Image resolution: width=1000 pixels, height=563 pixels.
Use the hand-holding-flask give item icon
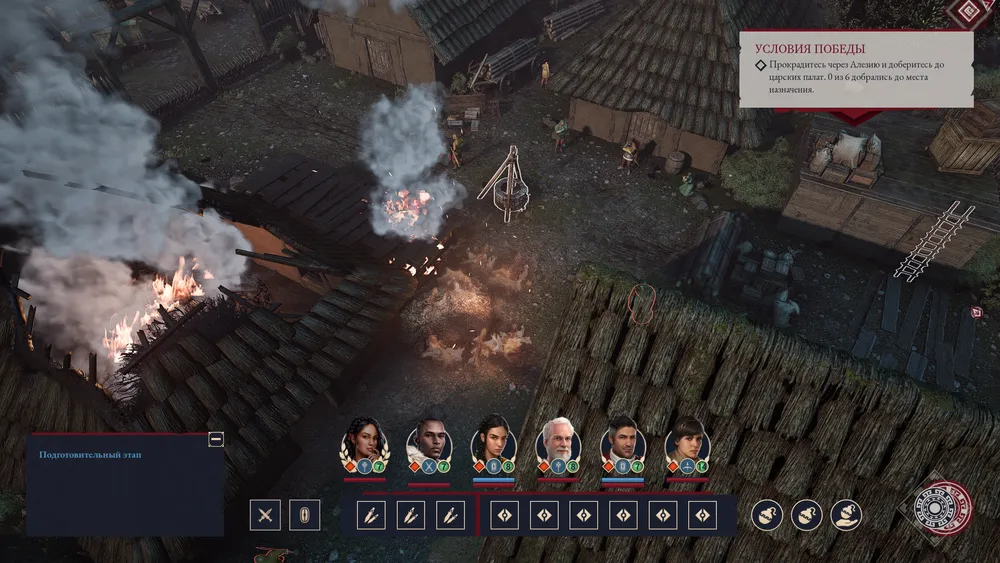click(x=847, y=515)
